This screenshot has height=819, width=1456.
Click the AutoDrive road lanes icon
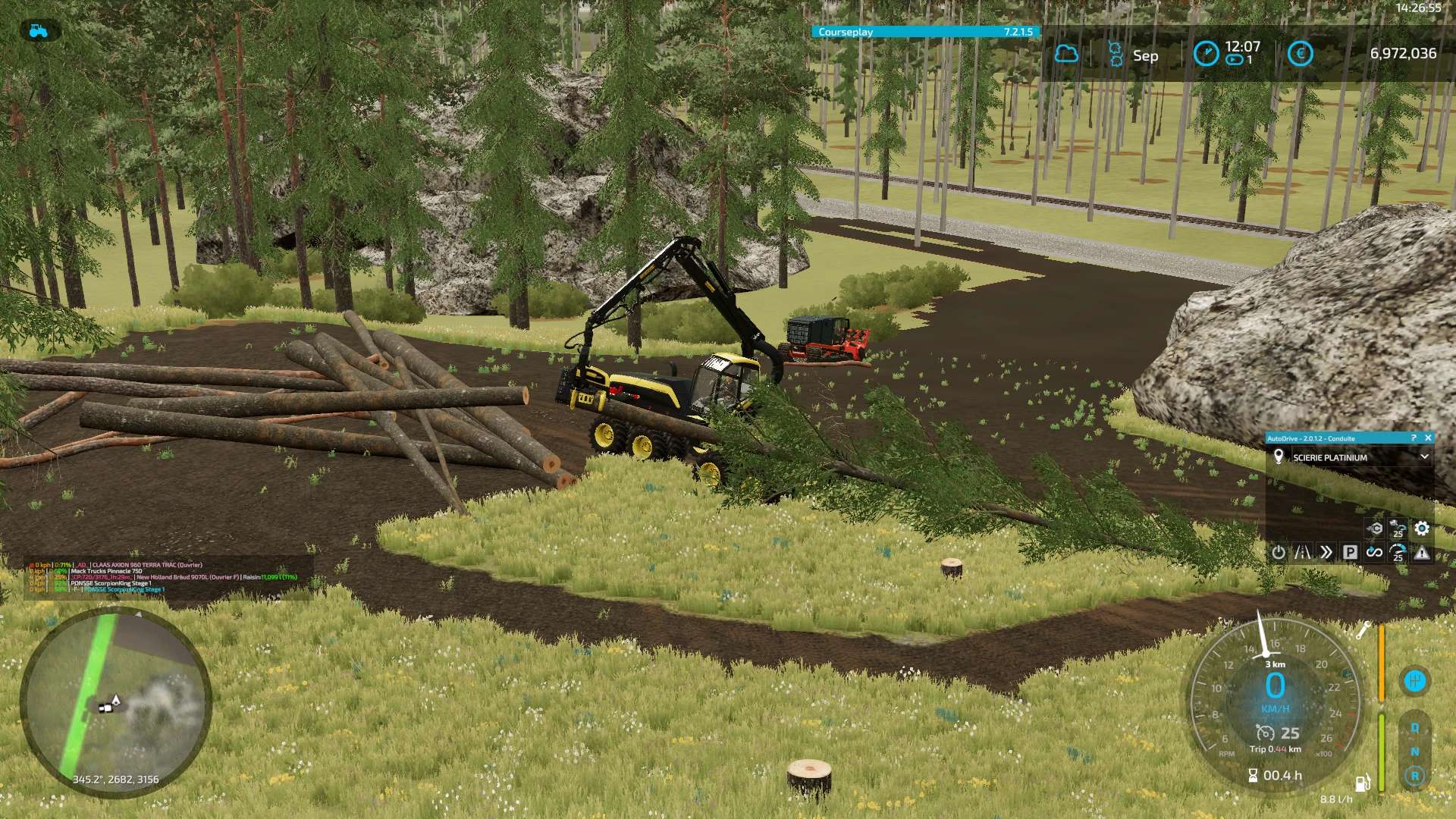point(1302,552)
